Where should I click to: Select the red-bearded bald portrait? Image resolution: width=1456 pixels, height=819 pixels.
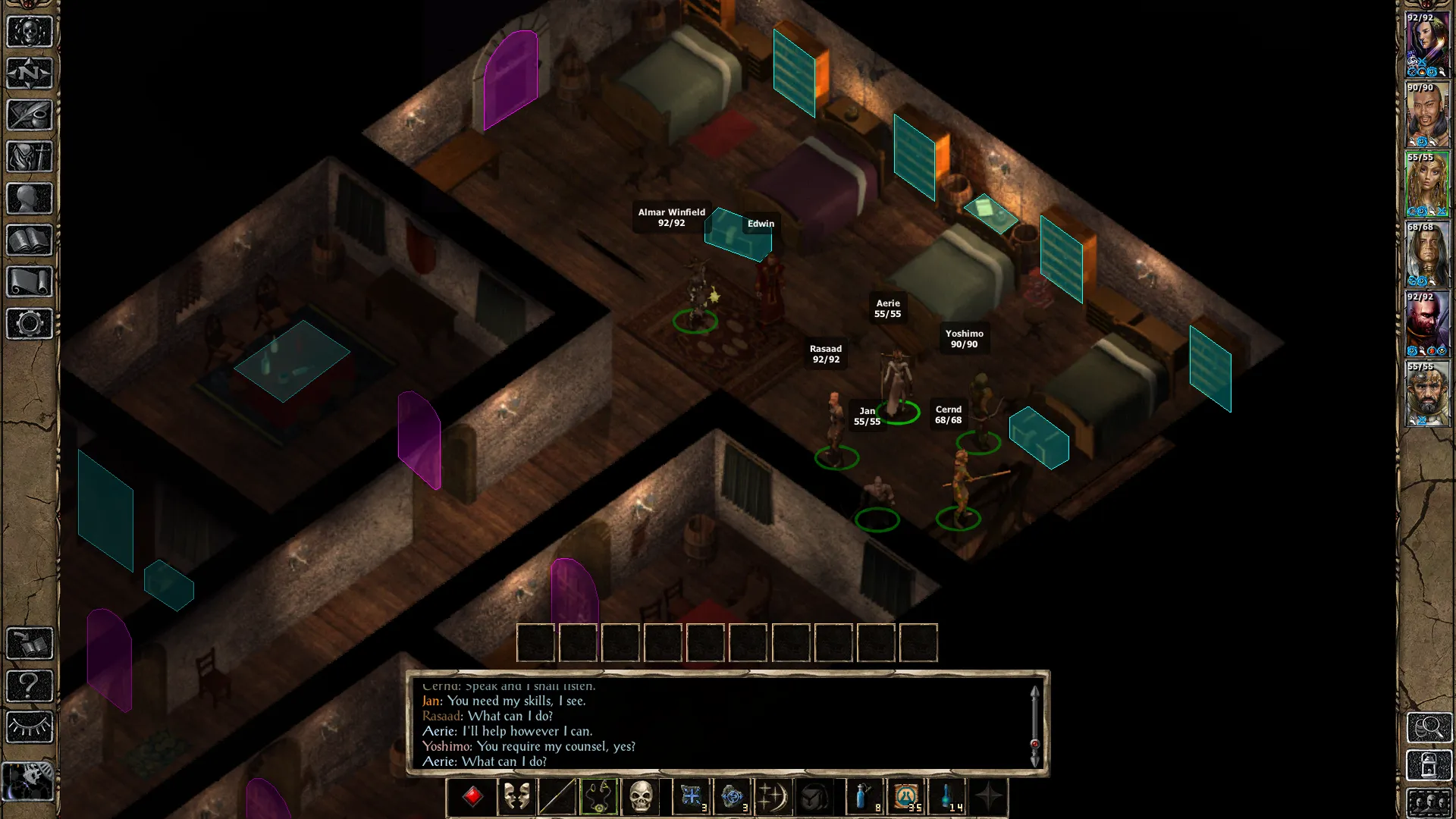1427,324
